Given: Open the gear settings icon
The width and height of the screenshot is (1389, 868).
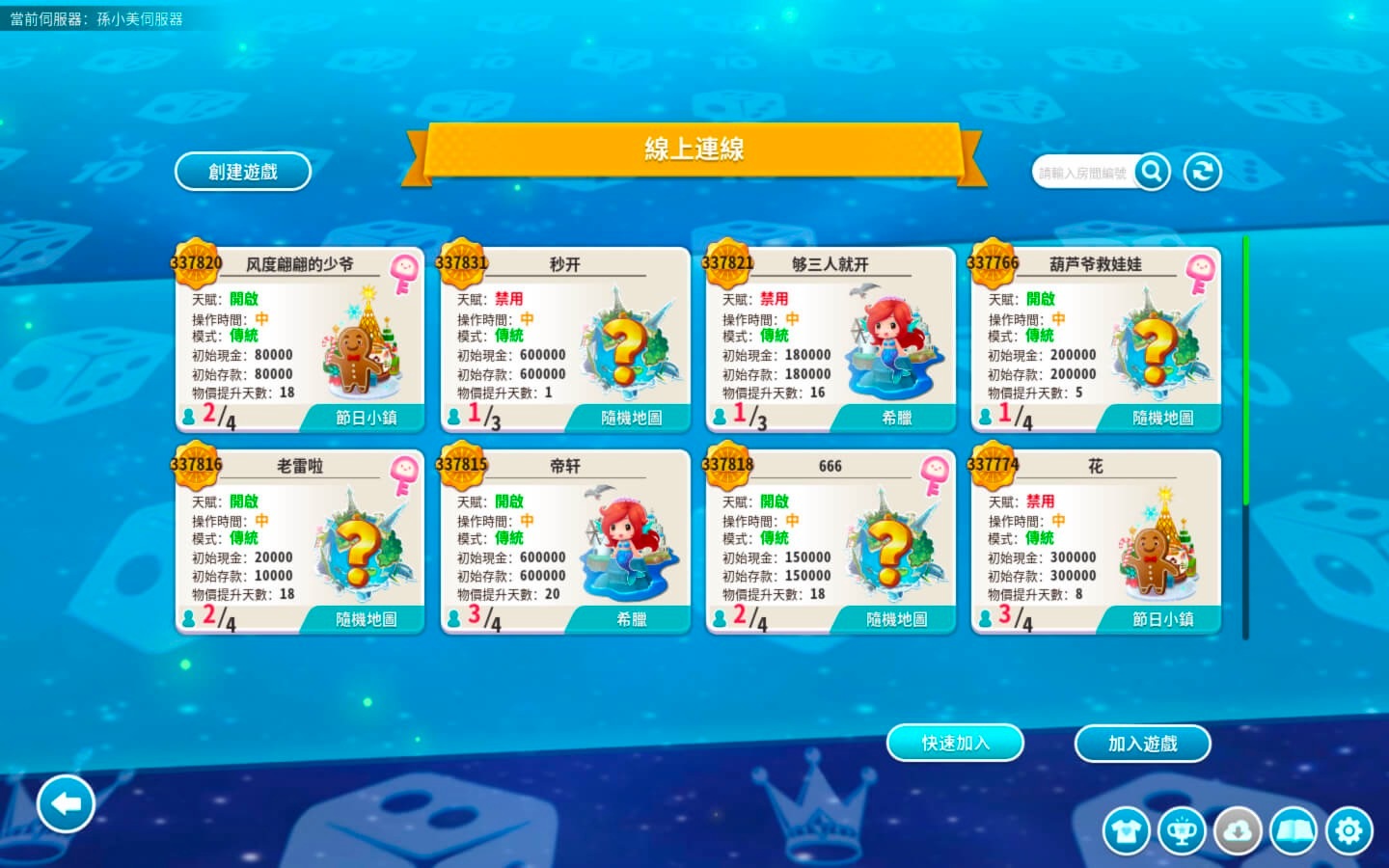Looking at the screenshot, I should [x=1348, y=830].
